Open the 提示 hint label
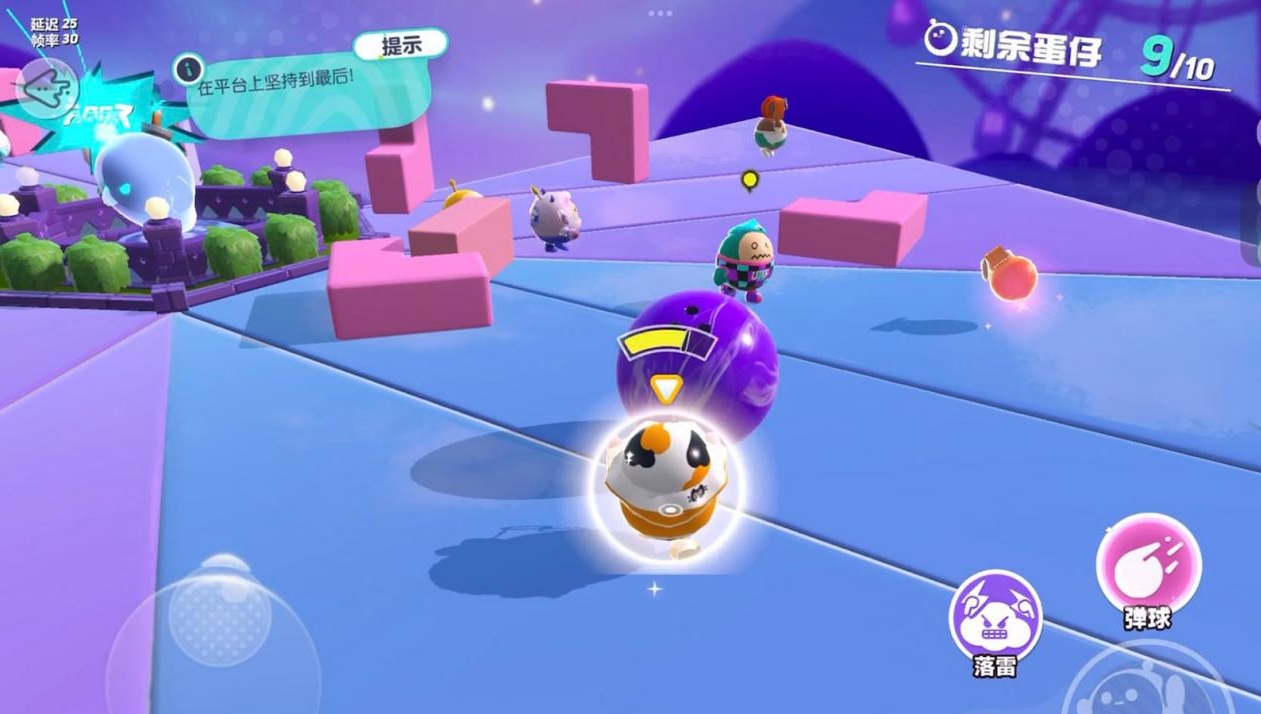This screenshot has width=1261, height=714. 400,45
